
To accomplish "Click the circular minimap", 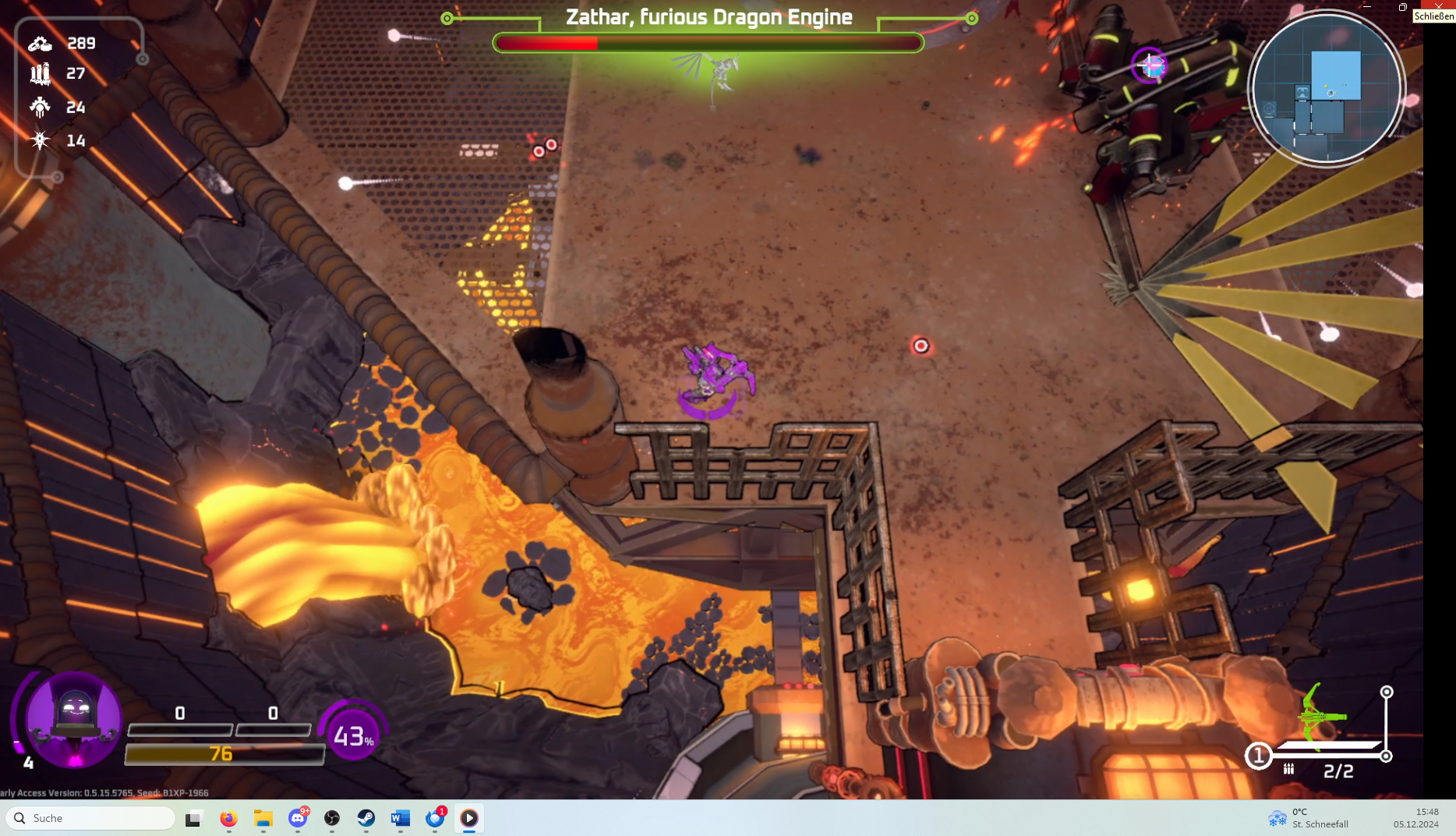I will (1326, 88).
